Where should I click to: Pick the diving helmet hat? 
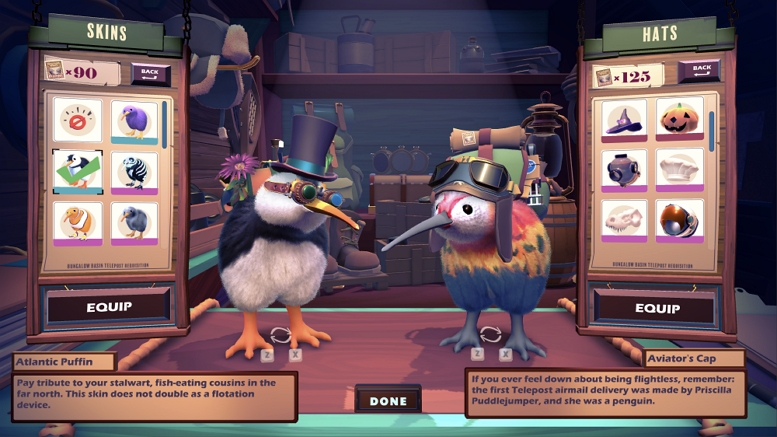624,169
